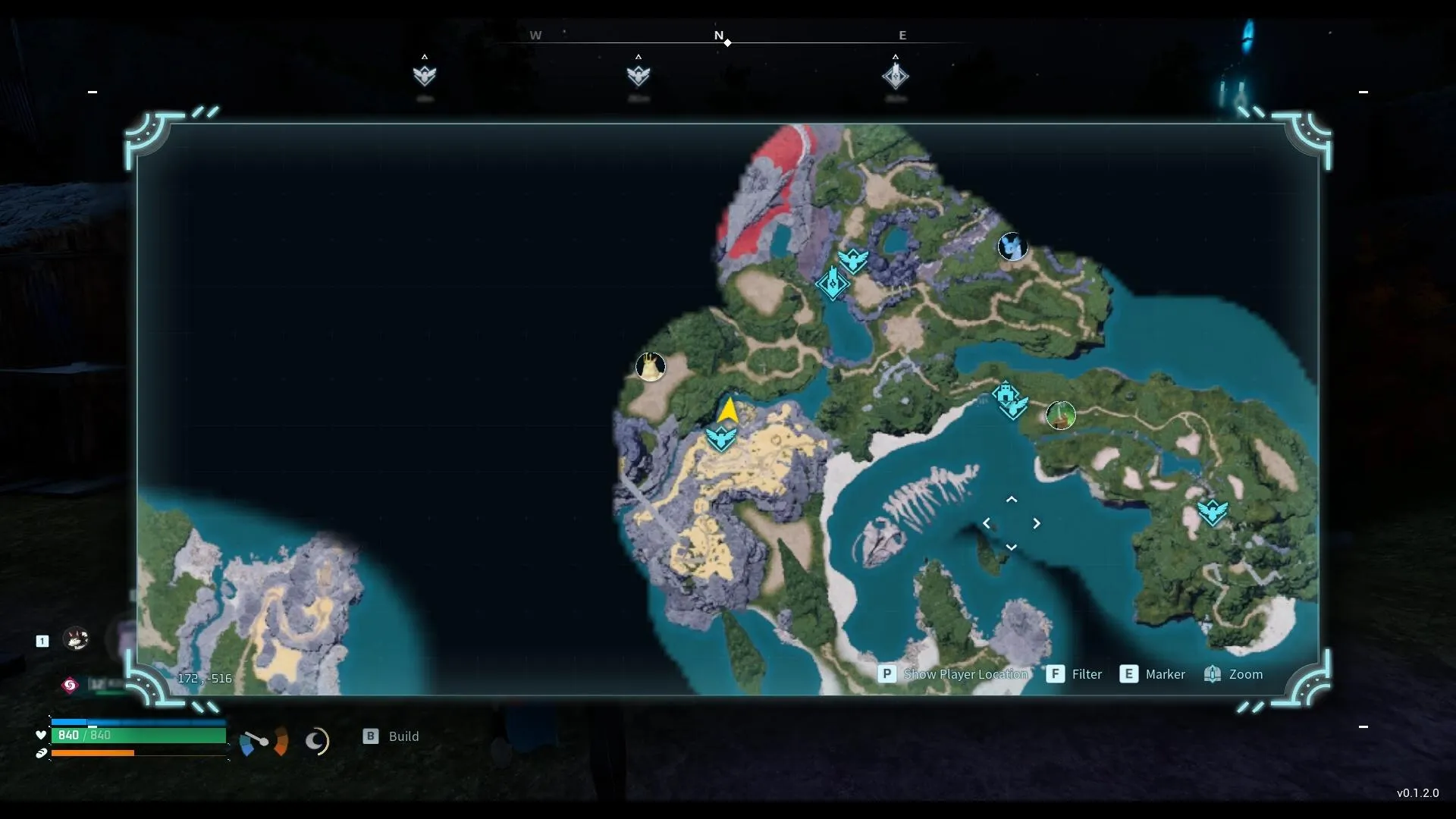Select the green Pal boss marker
This screenshot has width=1456, height=819.
pyautogui.click(x=1060, y=415)
